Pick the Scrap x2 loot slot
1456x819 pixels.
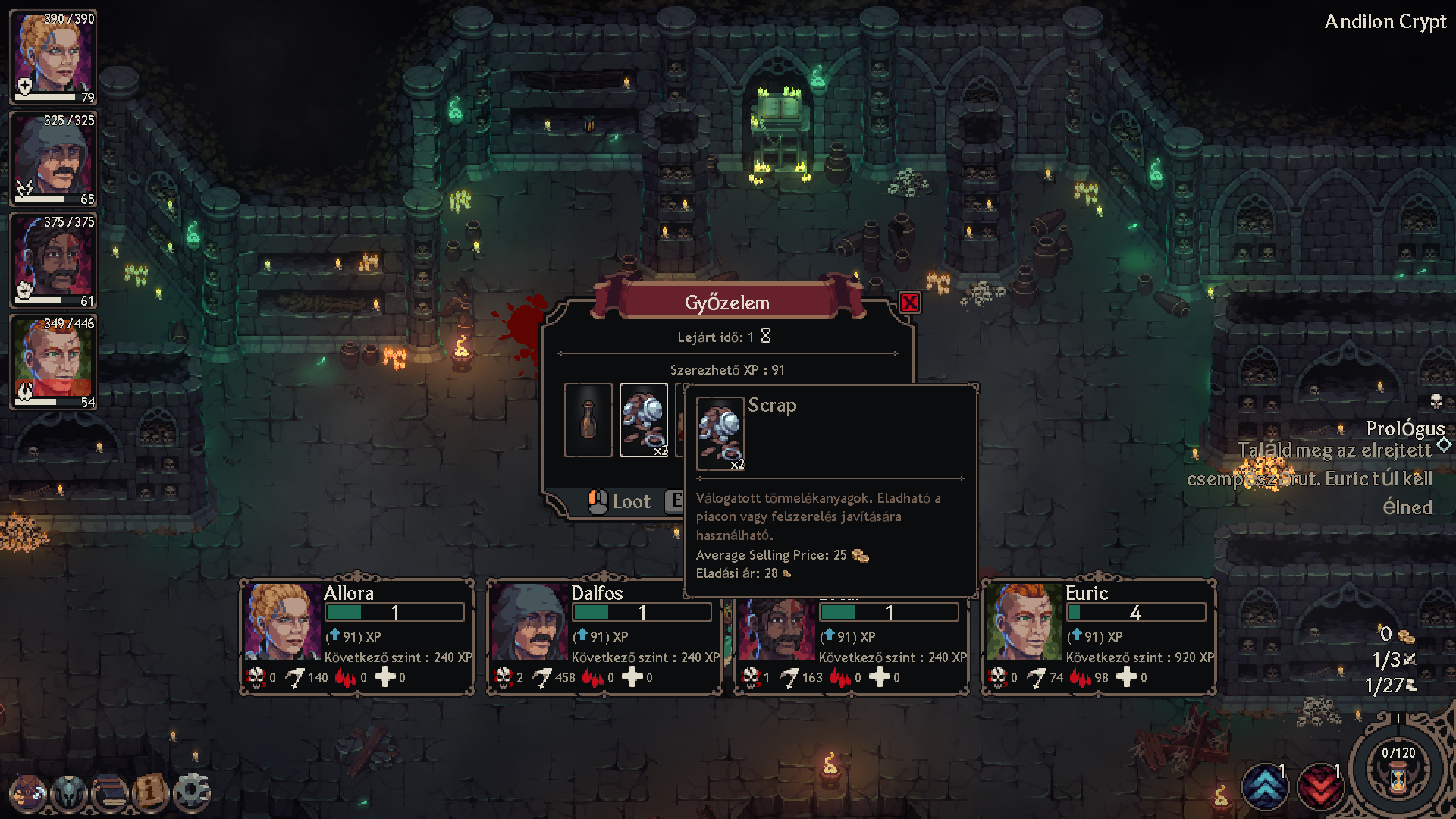tap(644, 420)
